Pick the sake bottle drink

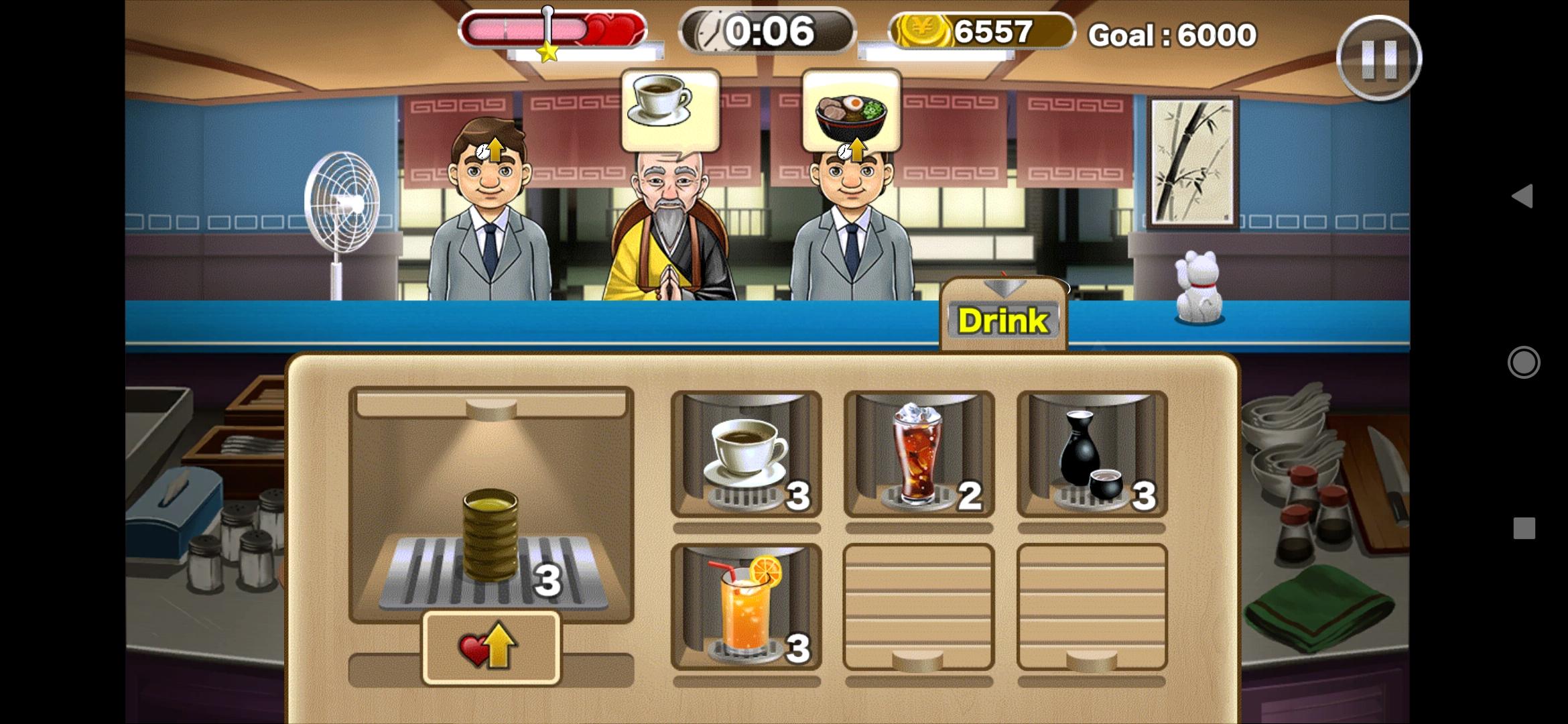(1092, 452)
